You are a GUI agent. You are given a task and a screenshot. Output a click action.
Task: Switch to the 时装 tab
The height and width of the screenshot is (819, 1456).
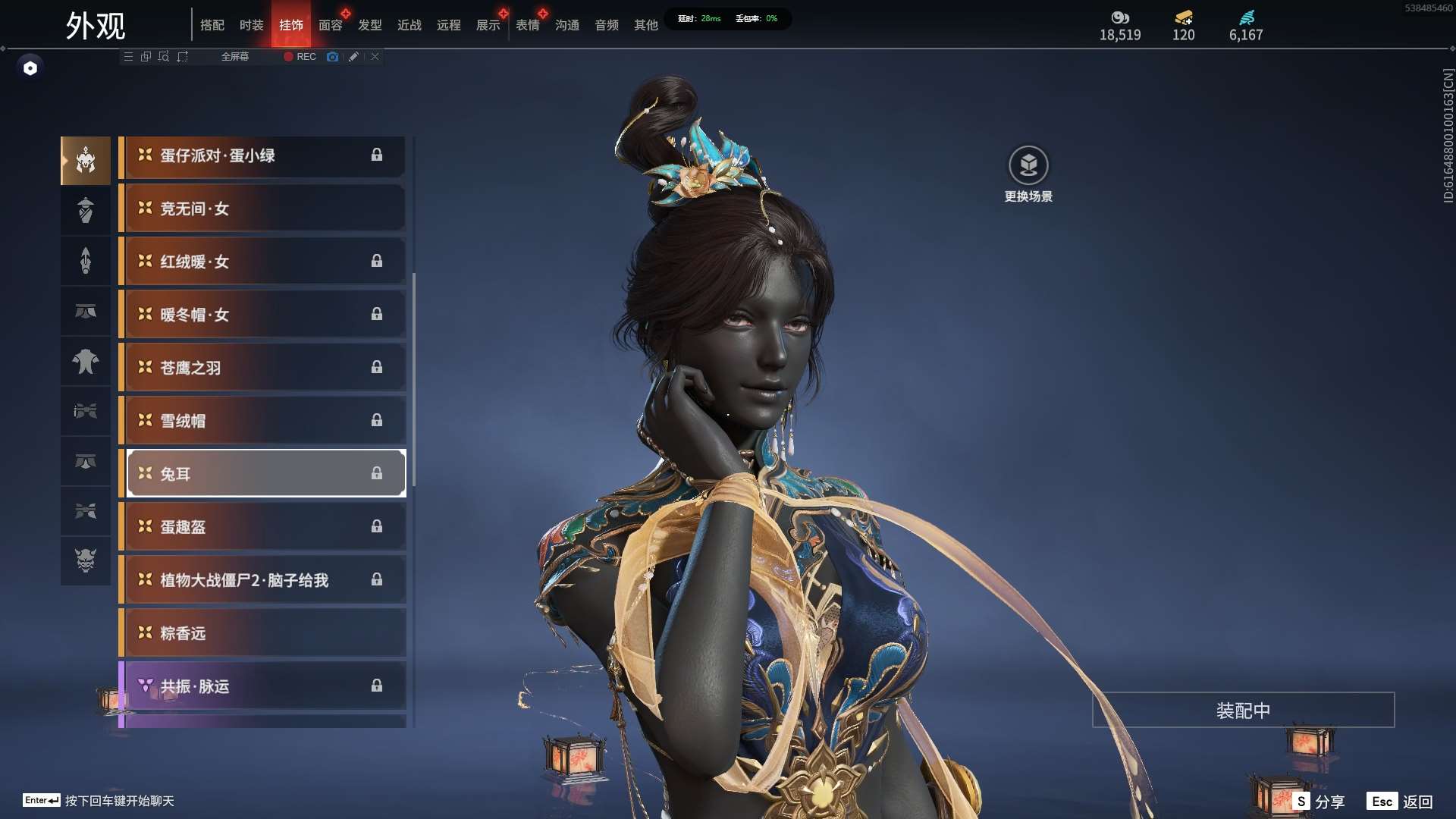tap(251, 25)
